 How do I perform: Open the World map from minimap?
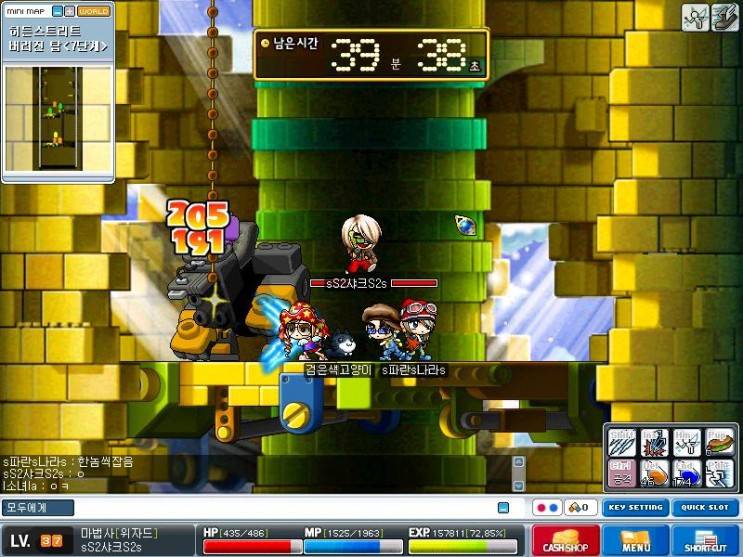[93, 11]
